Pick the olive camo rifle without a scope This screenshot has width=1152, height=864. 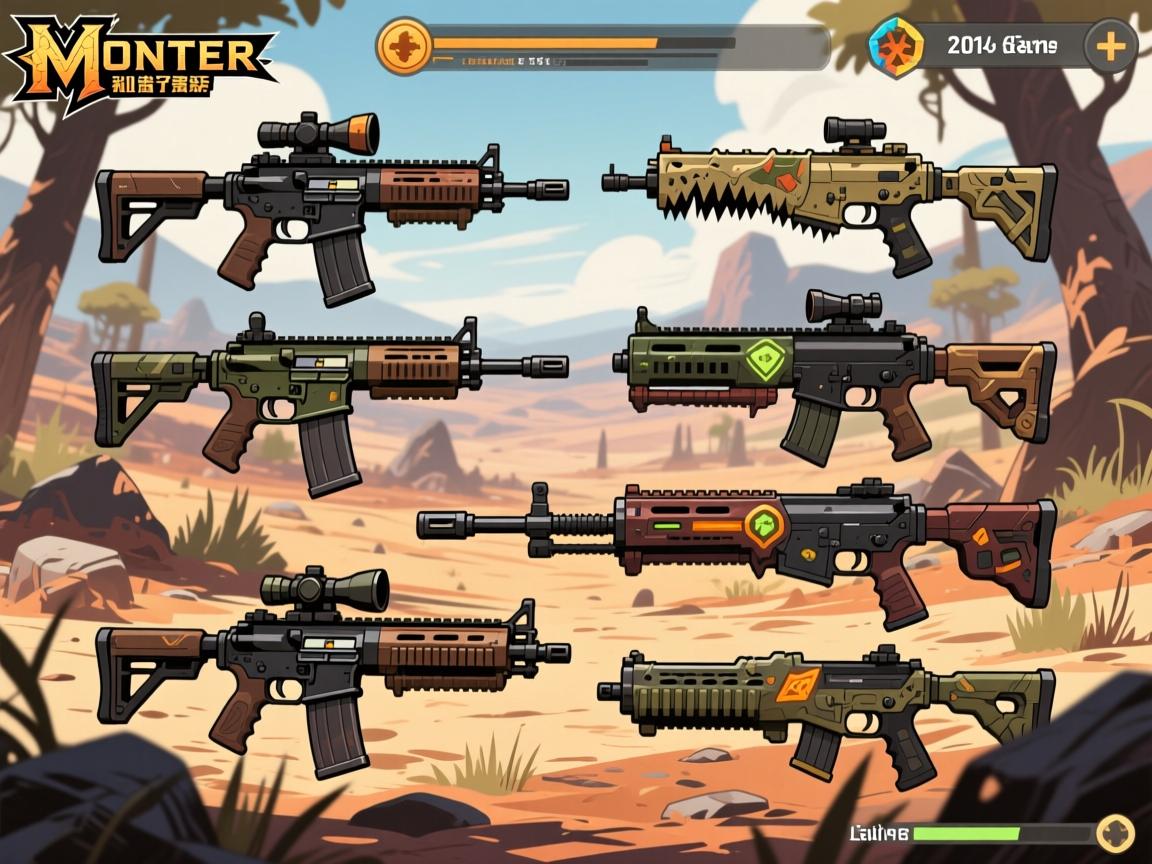tap(330, 385)
